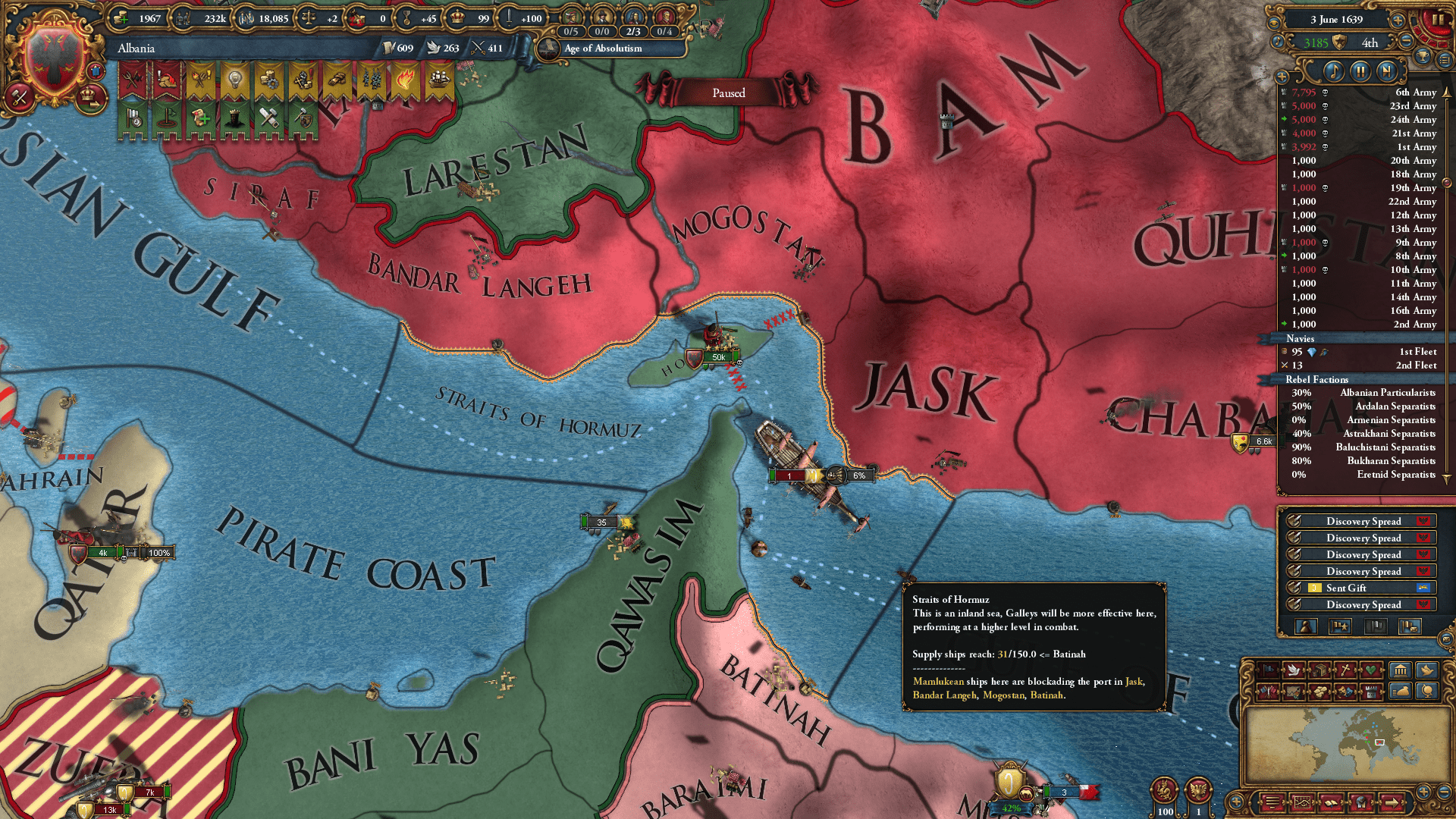Increase game speed with the plus stepper
Viewport: 1456px width, 819px height.
click(x=1398, y=20)
